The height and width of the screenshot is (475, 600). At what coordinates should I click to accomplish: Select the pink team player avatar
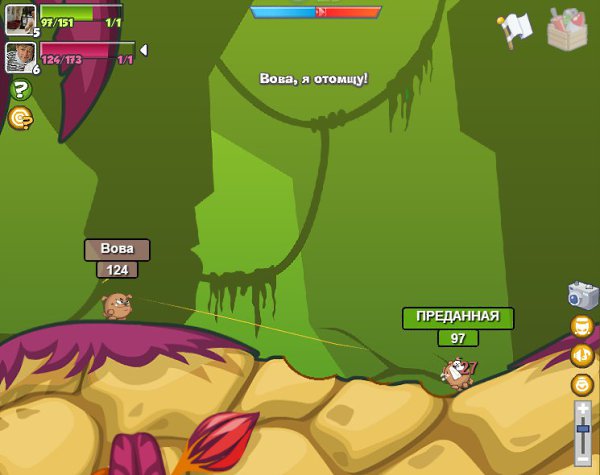[x=20, y=55]
